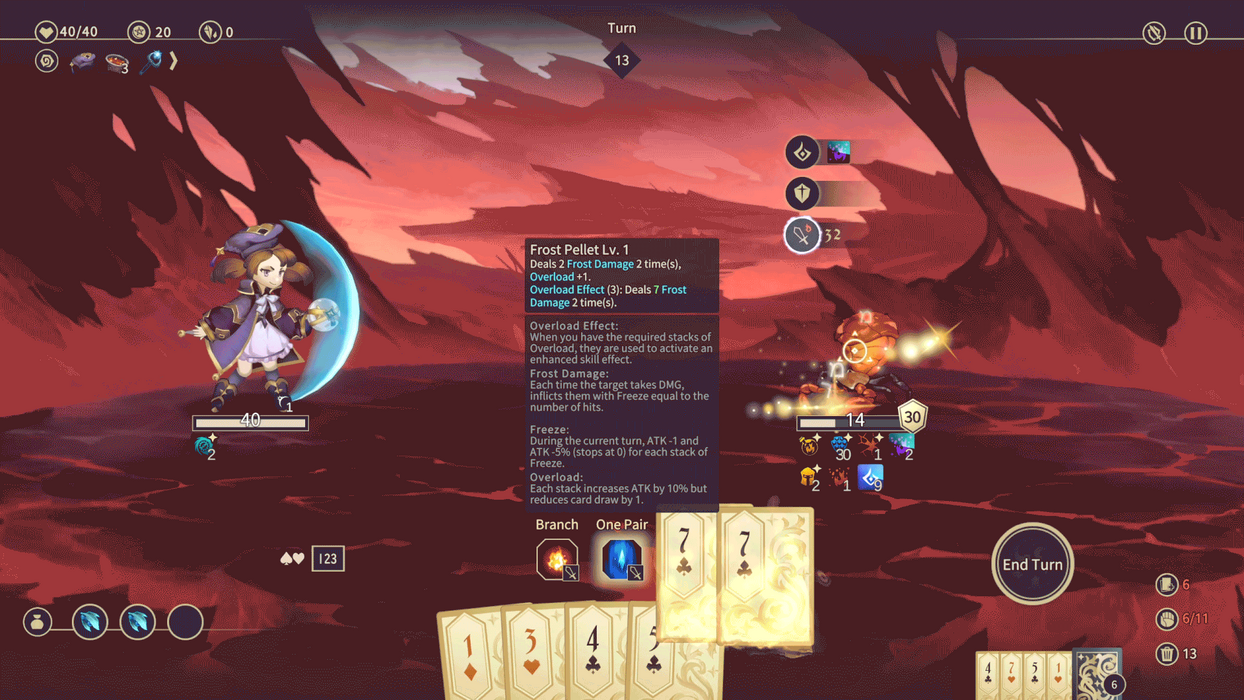Inspect the blue orb staff relic

click(151, 62)
